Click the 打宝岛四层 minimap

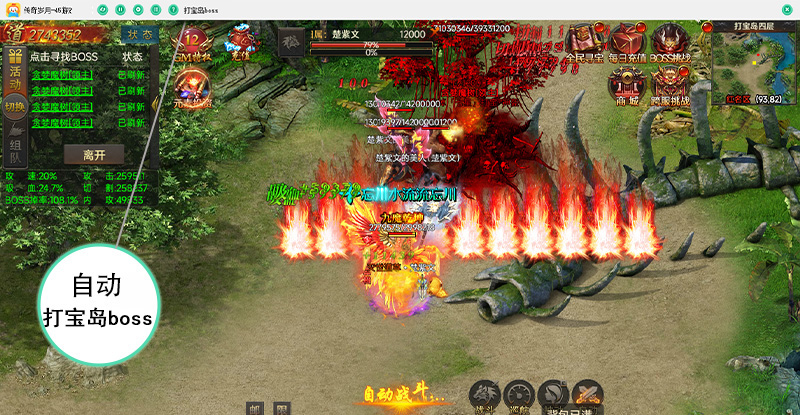click(755, 63)
